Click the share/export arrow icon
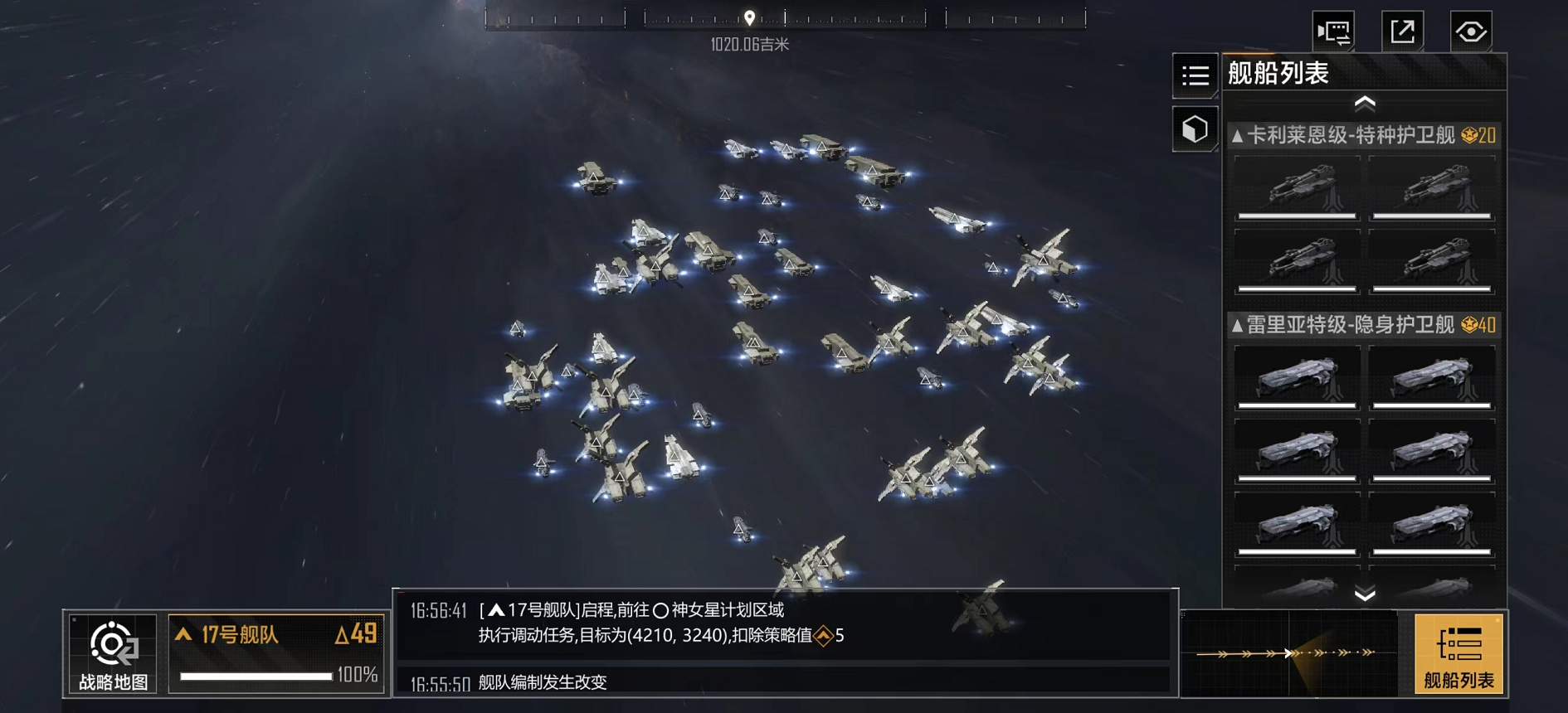 coord(1402,32)
